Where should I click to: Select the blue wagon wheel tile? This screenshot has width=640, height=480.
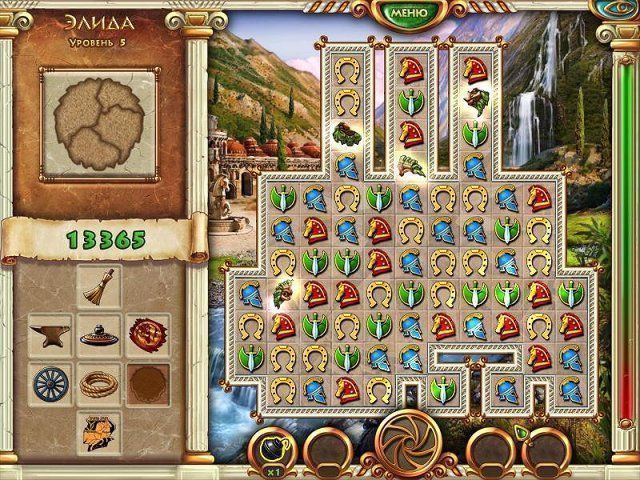point(48,384)
